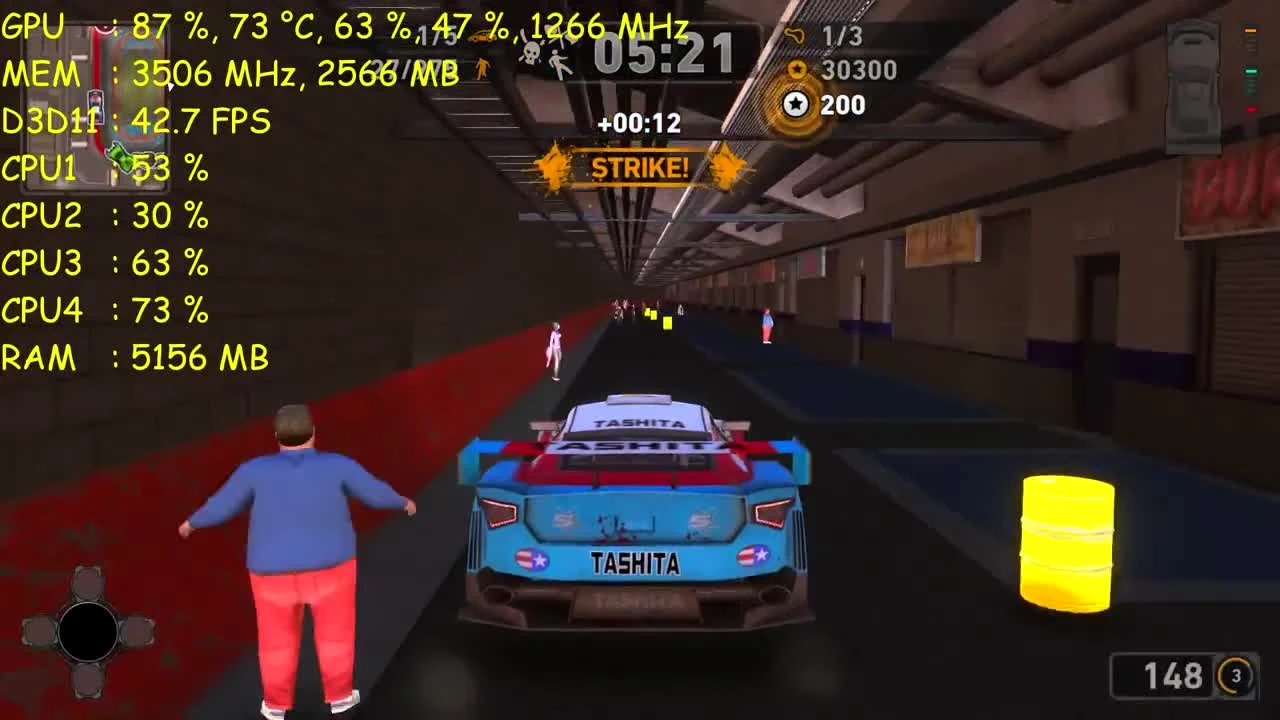Click the skull kills icon
The width and height of the screenshot is (1280, 720).
(x=530, y=52)
